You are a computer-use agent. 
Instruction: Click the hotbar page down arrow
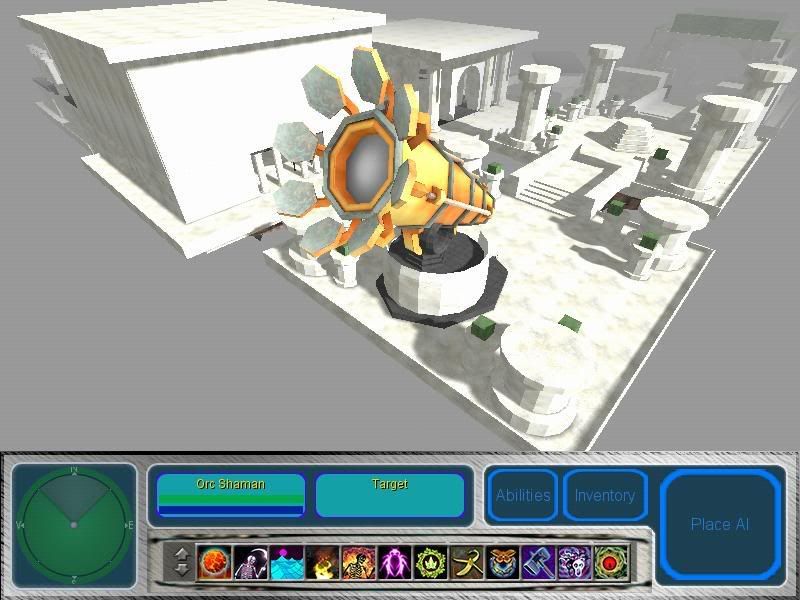182,569
